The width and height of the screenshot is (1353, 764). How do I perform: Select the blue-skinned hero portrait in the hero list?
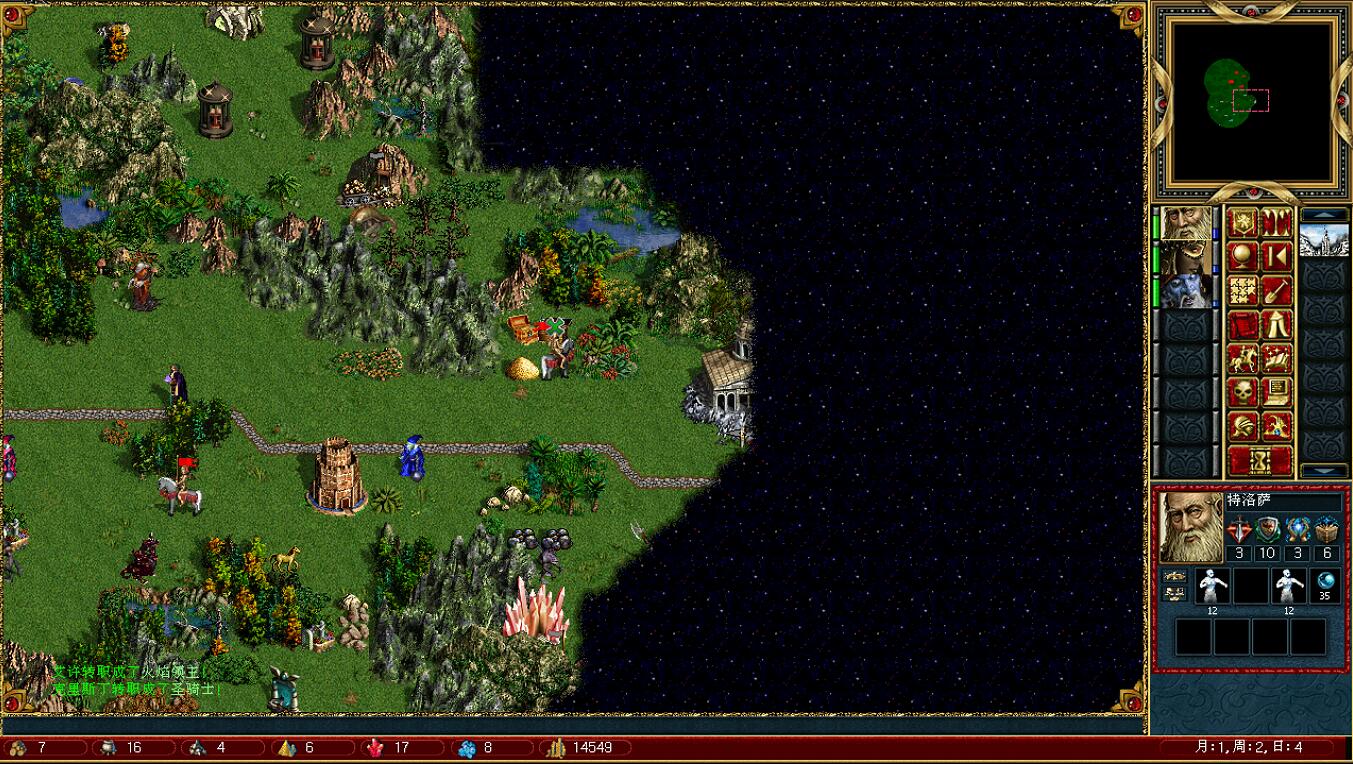(1185, 291)
